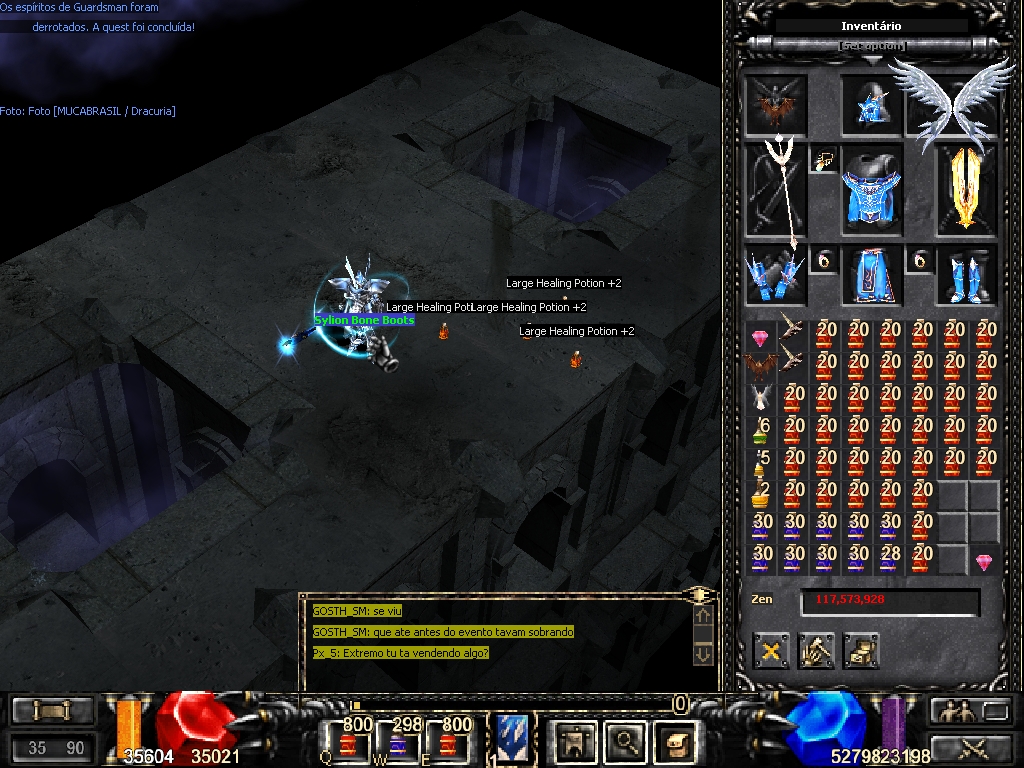This screenshot has width=1024, height=768.
Task: Use the Q hotkey healing potion slot
Action: tap(347, 742)
